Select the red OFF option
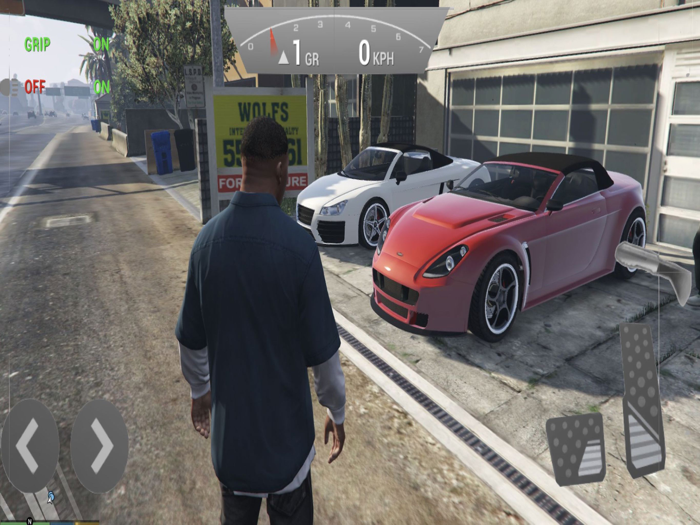700x525 pixels. point(35,87)
